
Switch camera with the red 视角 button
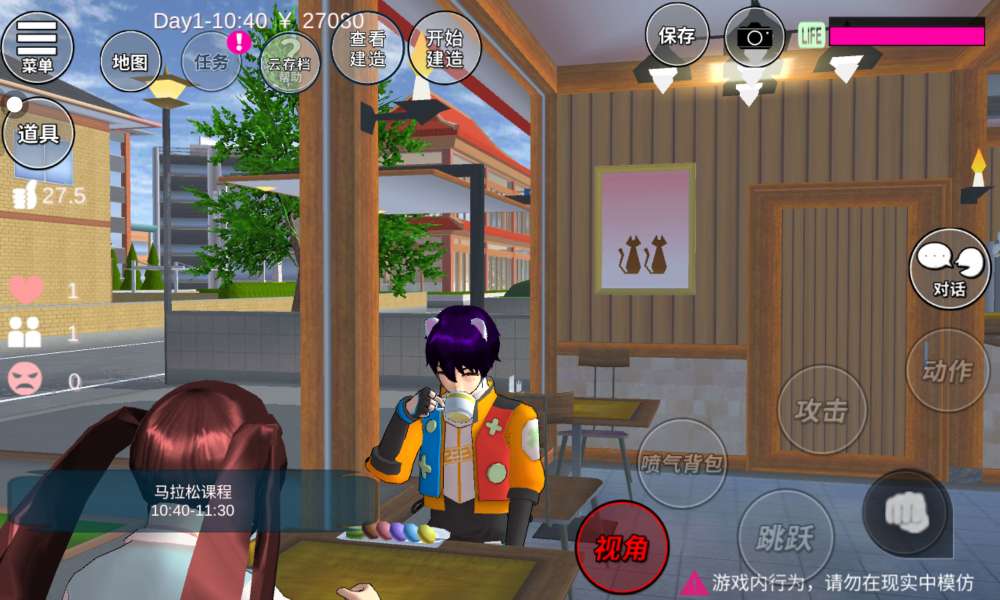[621, 547]
